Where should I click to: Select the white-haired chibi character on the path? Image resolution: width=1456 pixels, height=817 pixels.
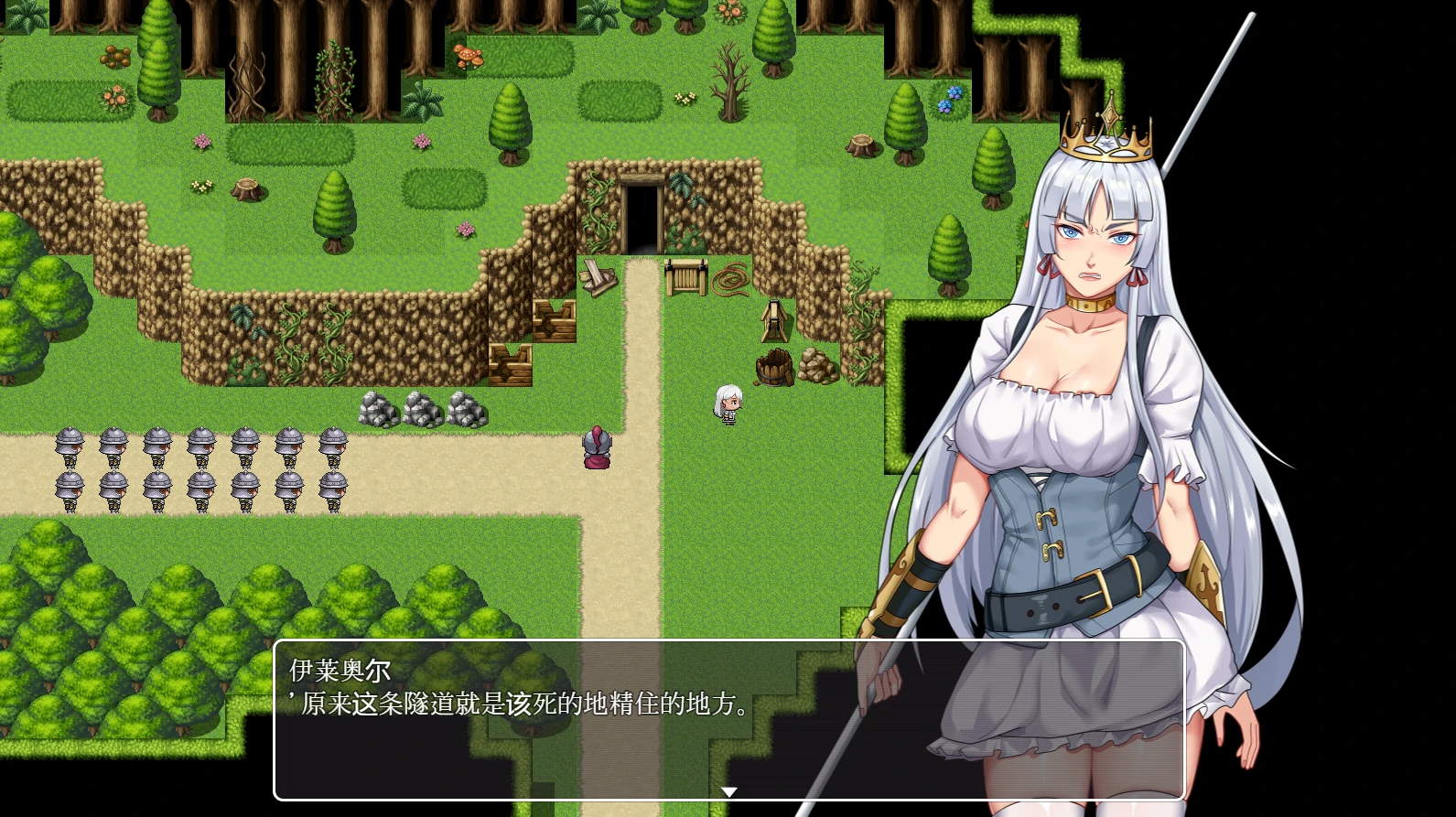(x=728, y=403)
